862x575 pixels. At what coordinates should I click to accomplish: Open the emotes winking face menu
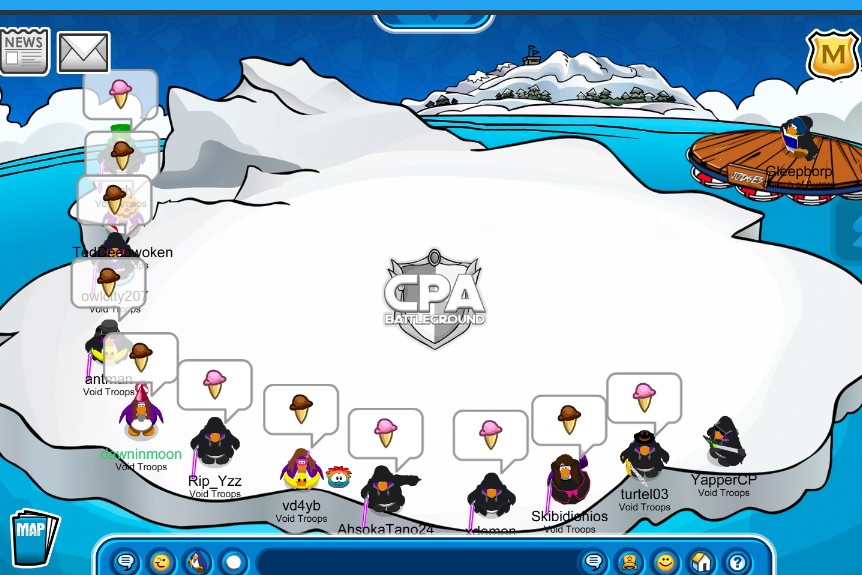[161, 562]
